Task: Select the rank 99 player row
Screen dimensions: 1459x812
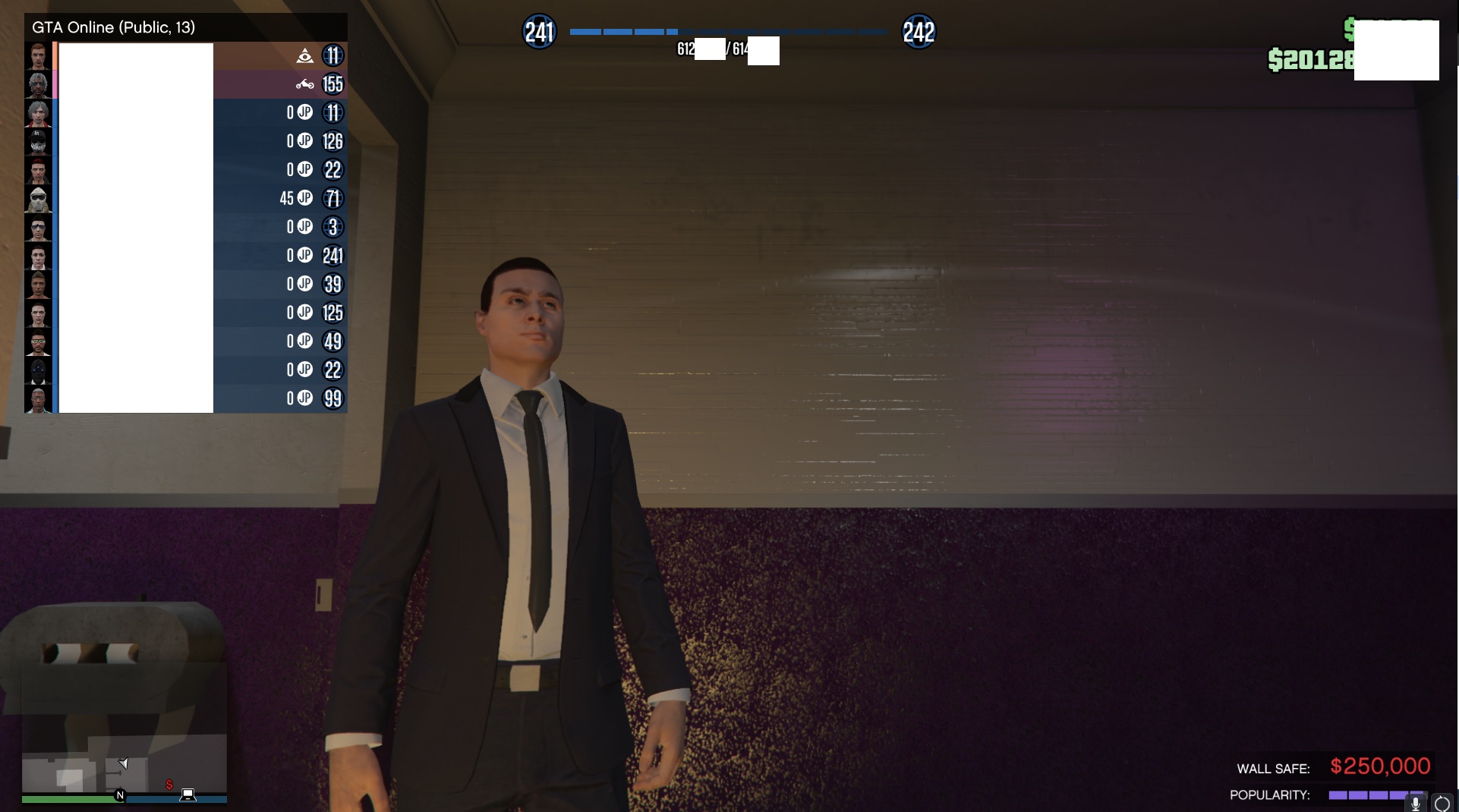Action: [186, 398]
